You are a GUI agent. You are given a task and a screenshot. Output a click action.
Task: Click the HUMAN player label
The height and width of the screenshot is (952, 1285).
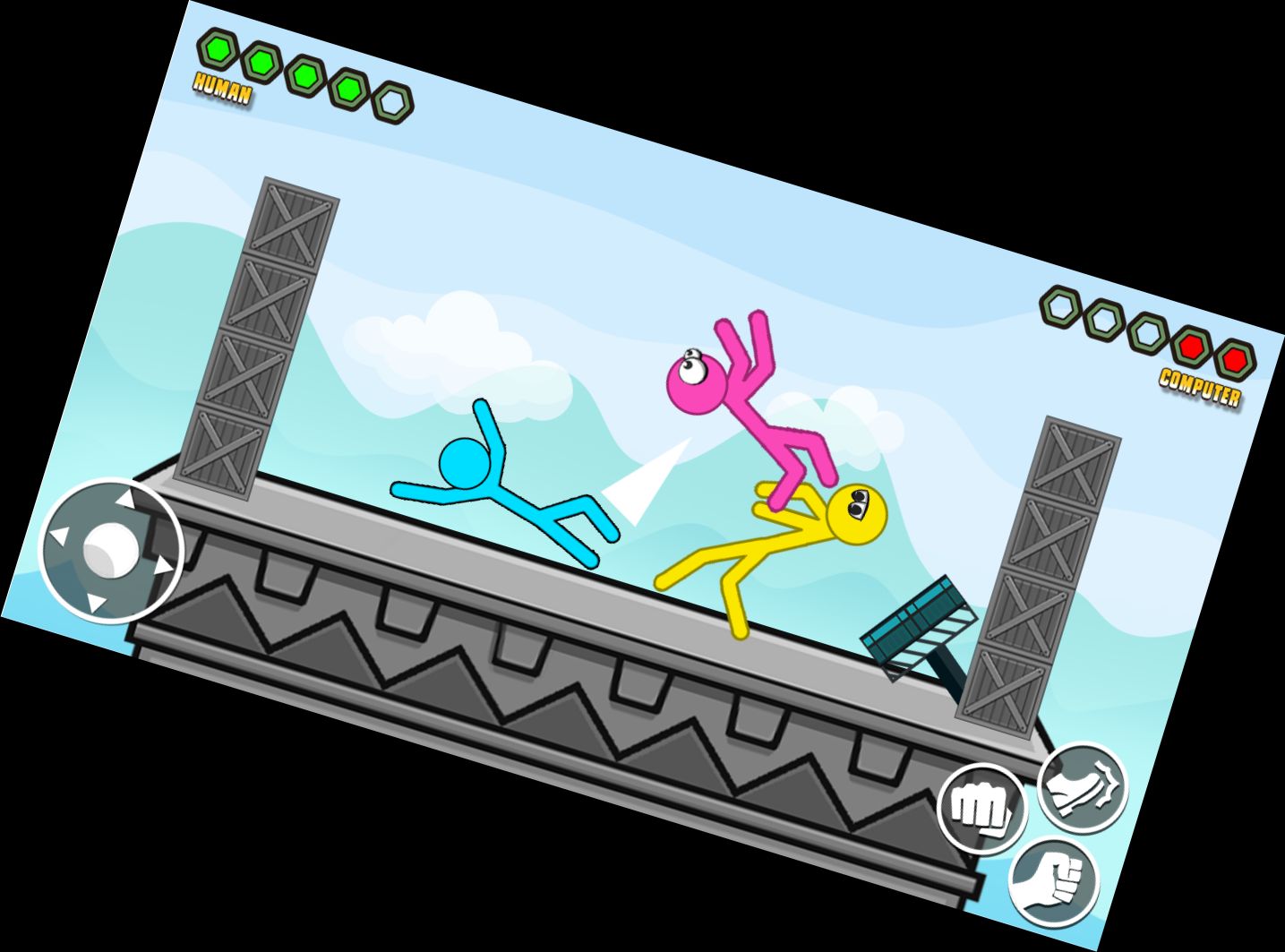221,89
